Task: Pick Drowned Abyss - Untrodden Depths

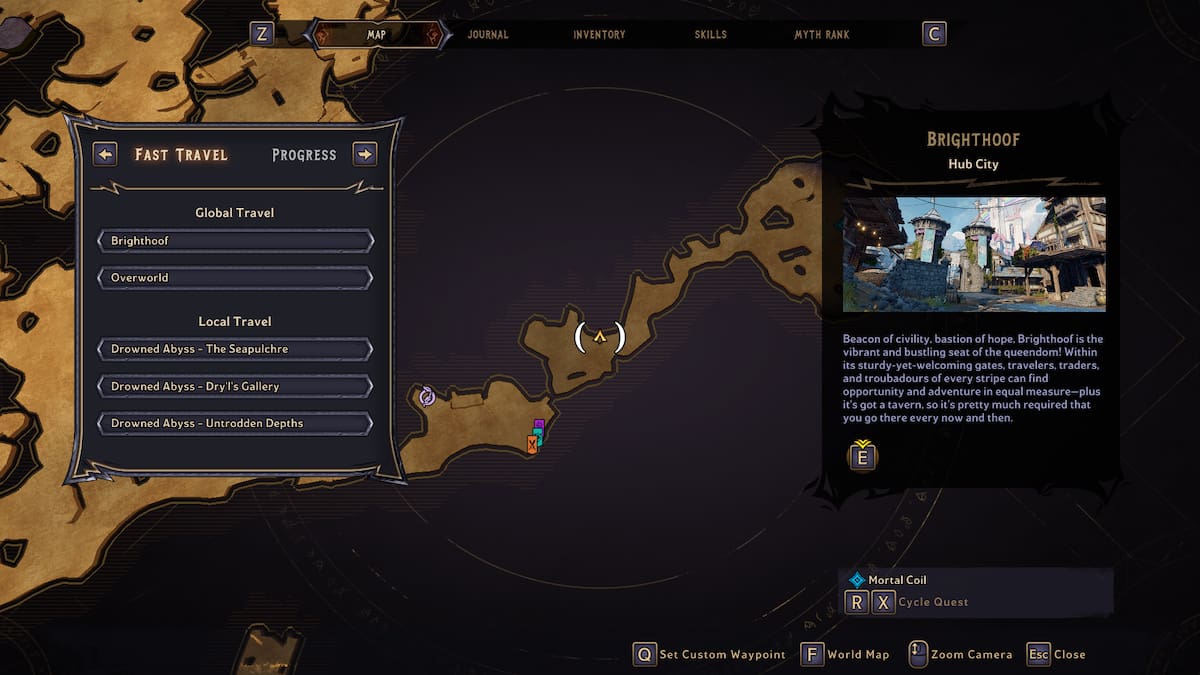Action: point(235,423)
